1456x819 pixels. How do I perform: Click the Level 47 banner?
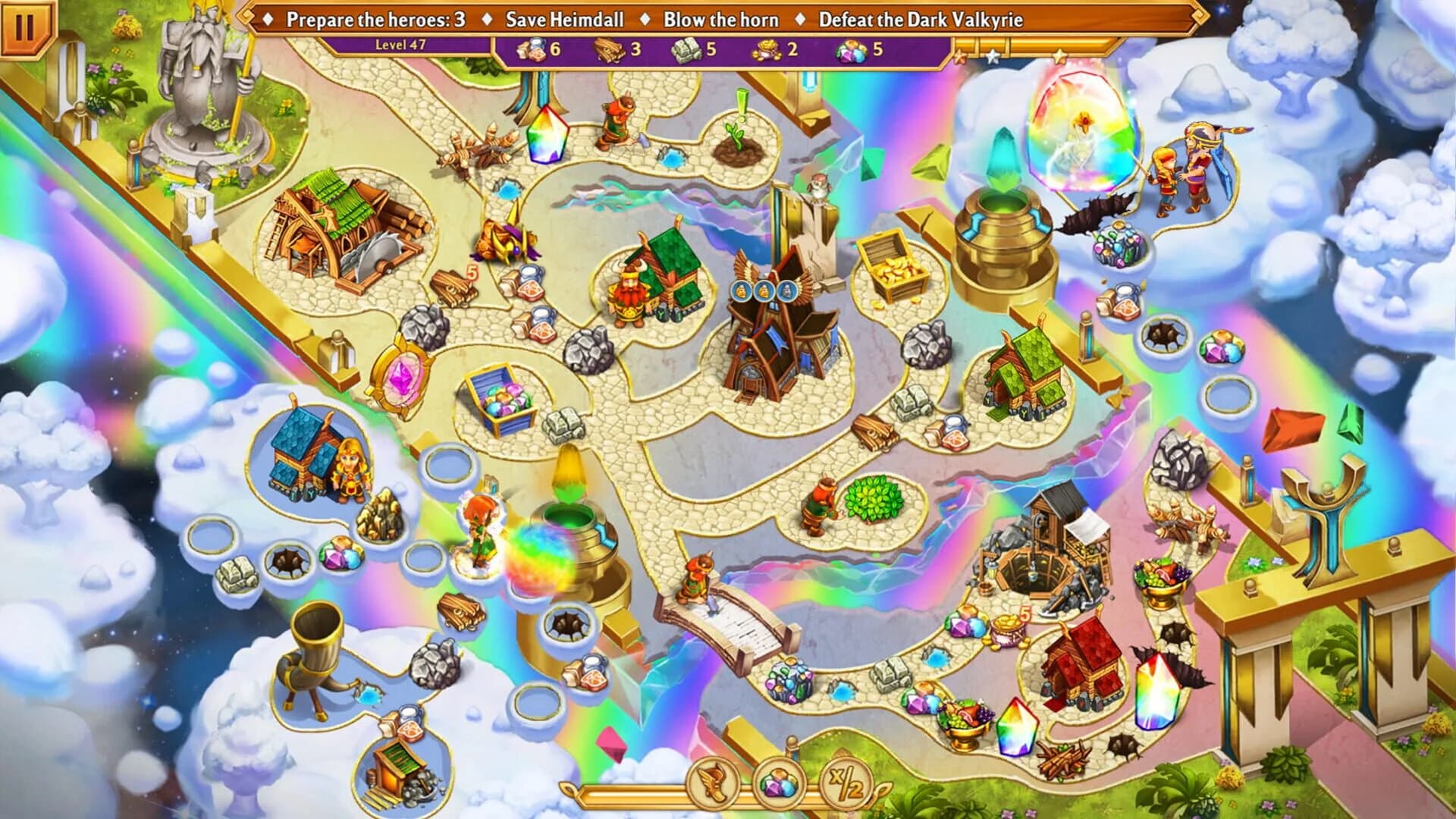coord(402,44)
